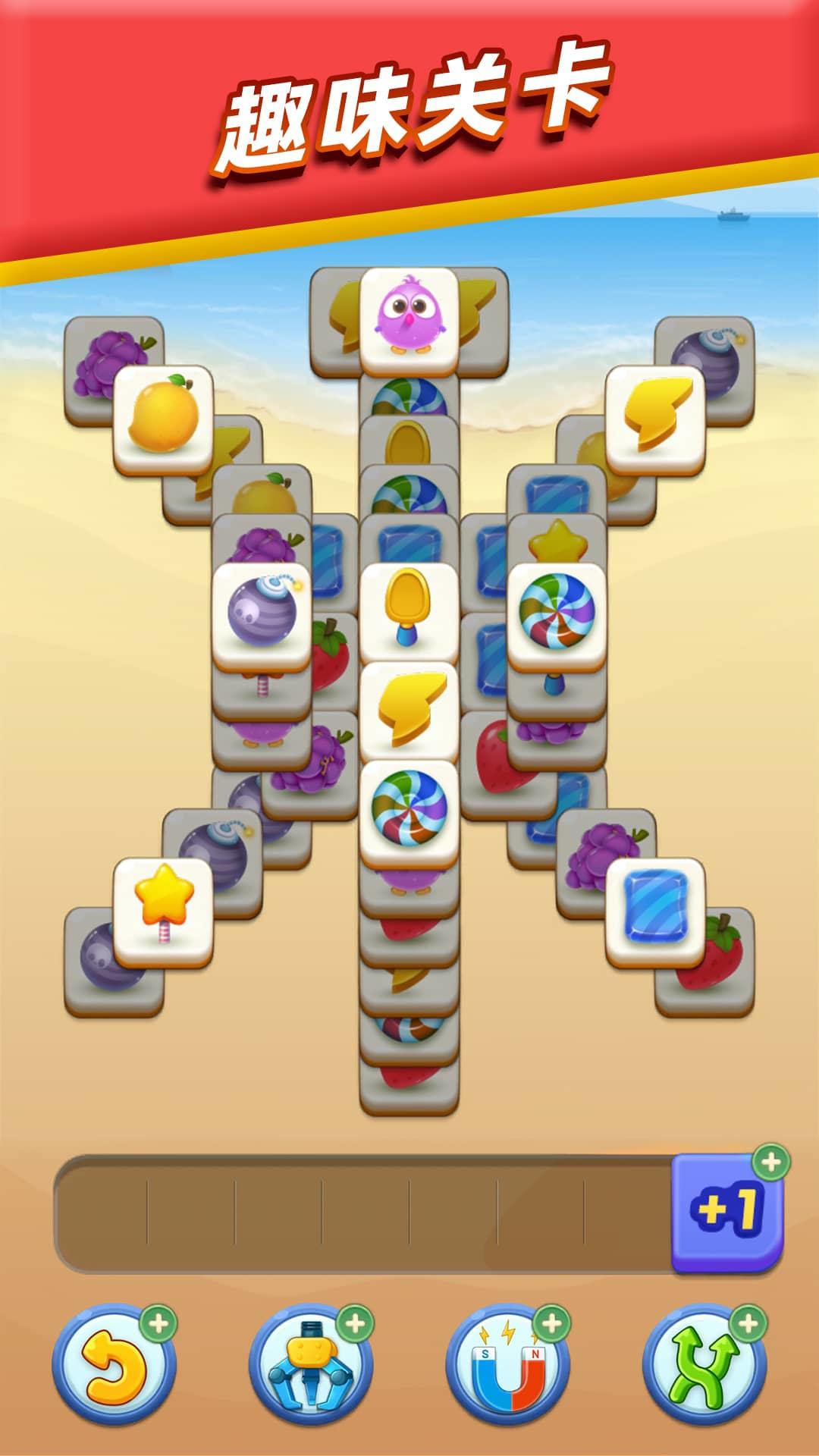
Task: Select the pink bird tile
Action: 409,318
